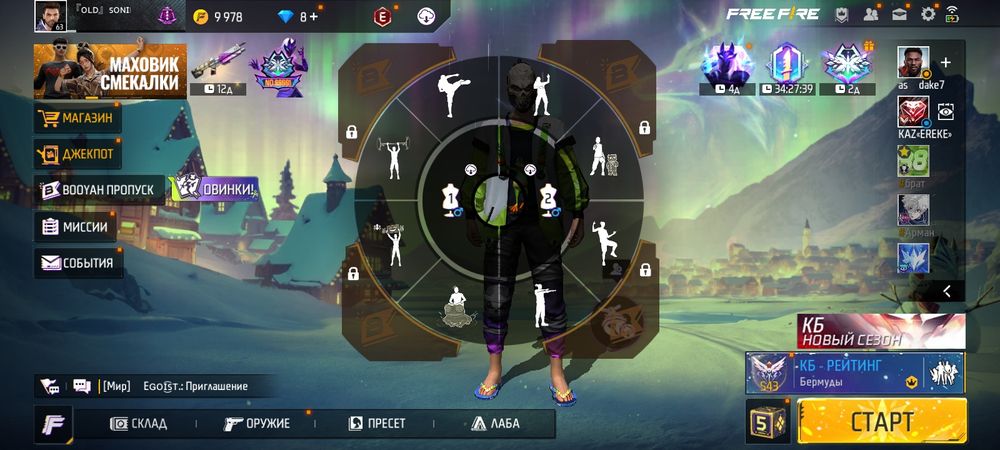Open the settings gear icon
This screenshot has height=450, width=1000.
pyautogui.click(x=928, y=14)
